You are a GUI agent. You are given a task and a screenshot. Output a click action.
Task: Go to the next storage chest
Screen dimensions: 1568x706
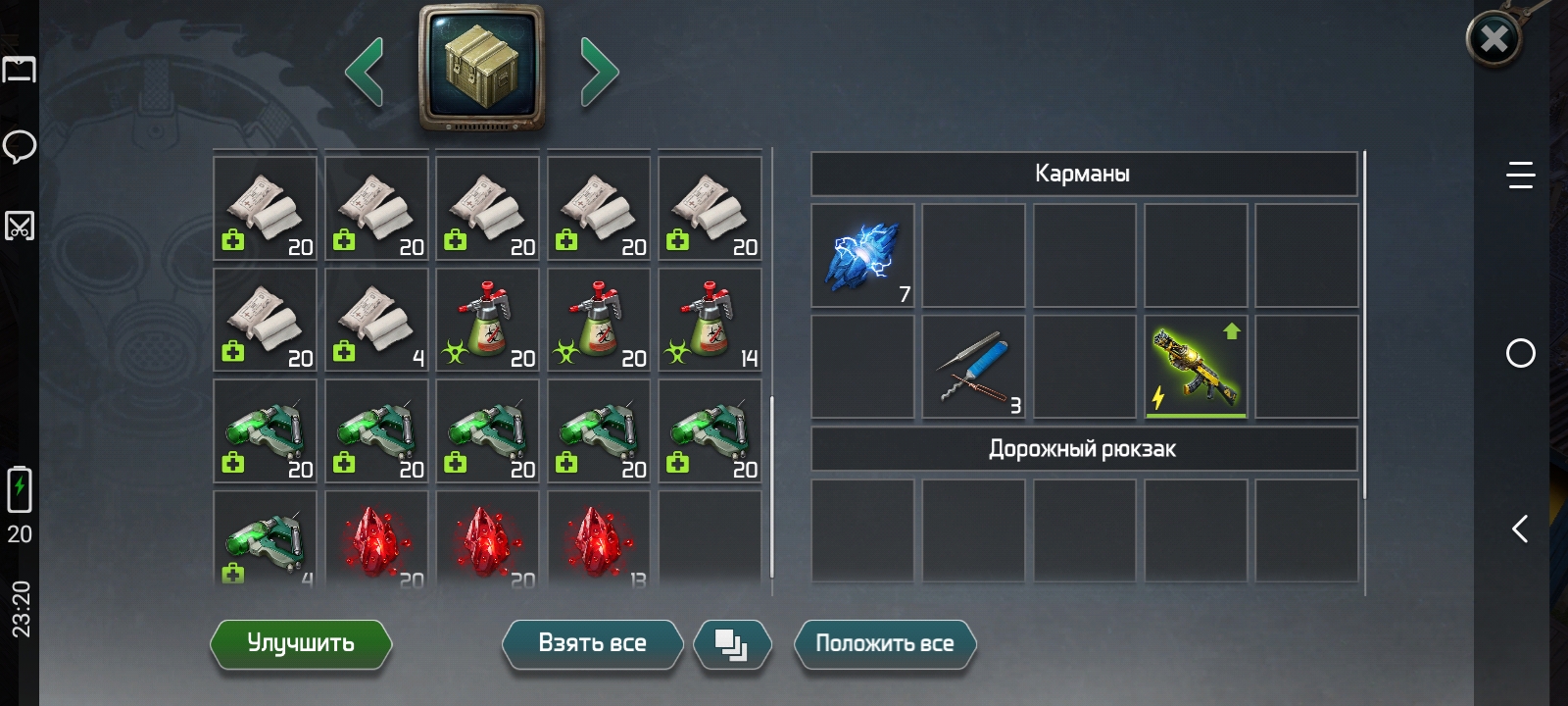(599, 71)
